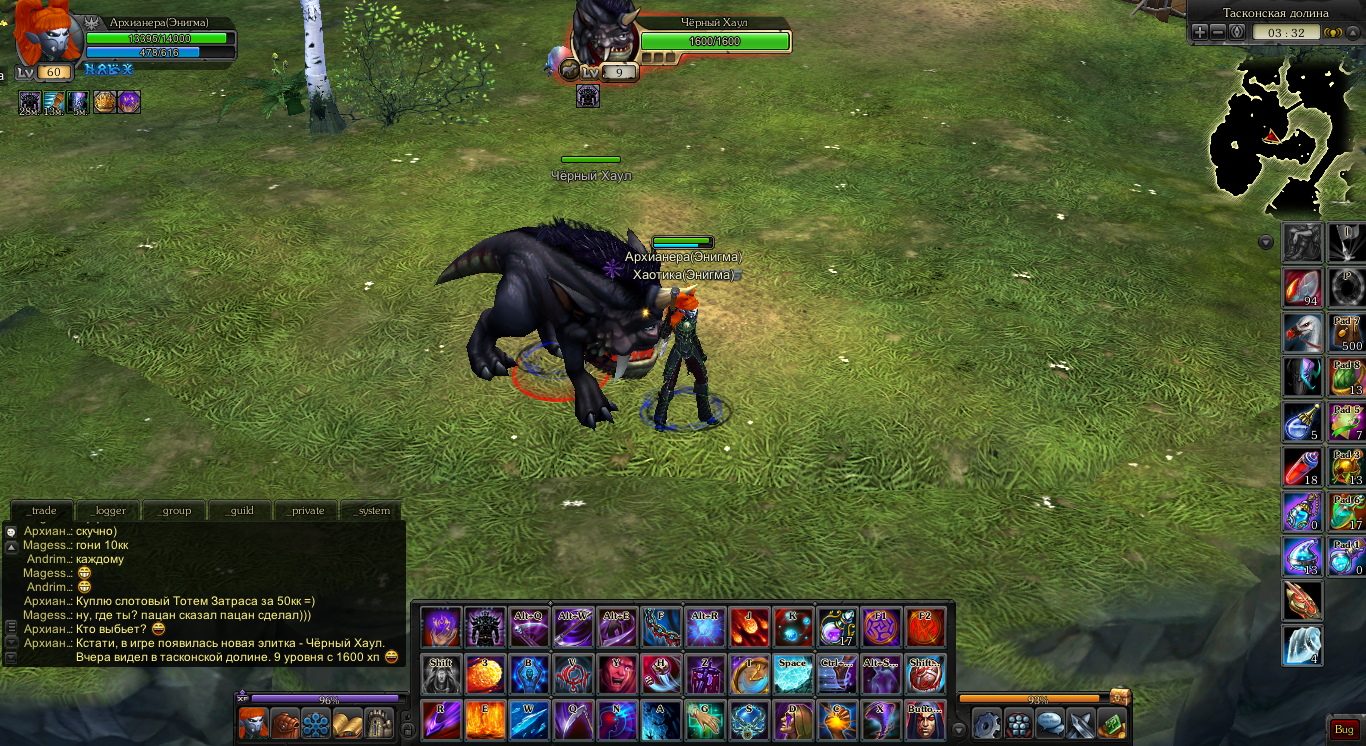
Task: Show the _private chat tab
Action: (307, 510)
